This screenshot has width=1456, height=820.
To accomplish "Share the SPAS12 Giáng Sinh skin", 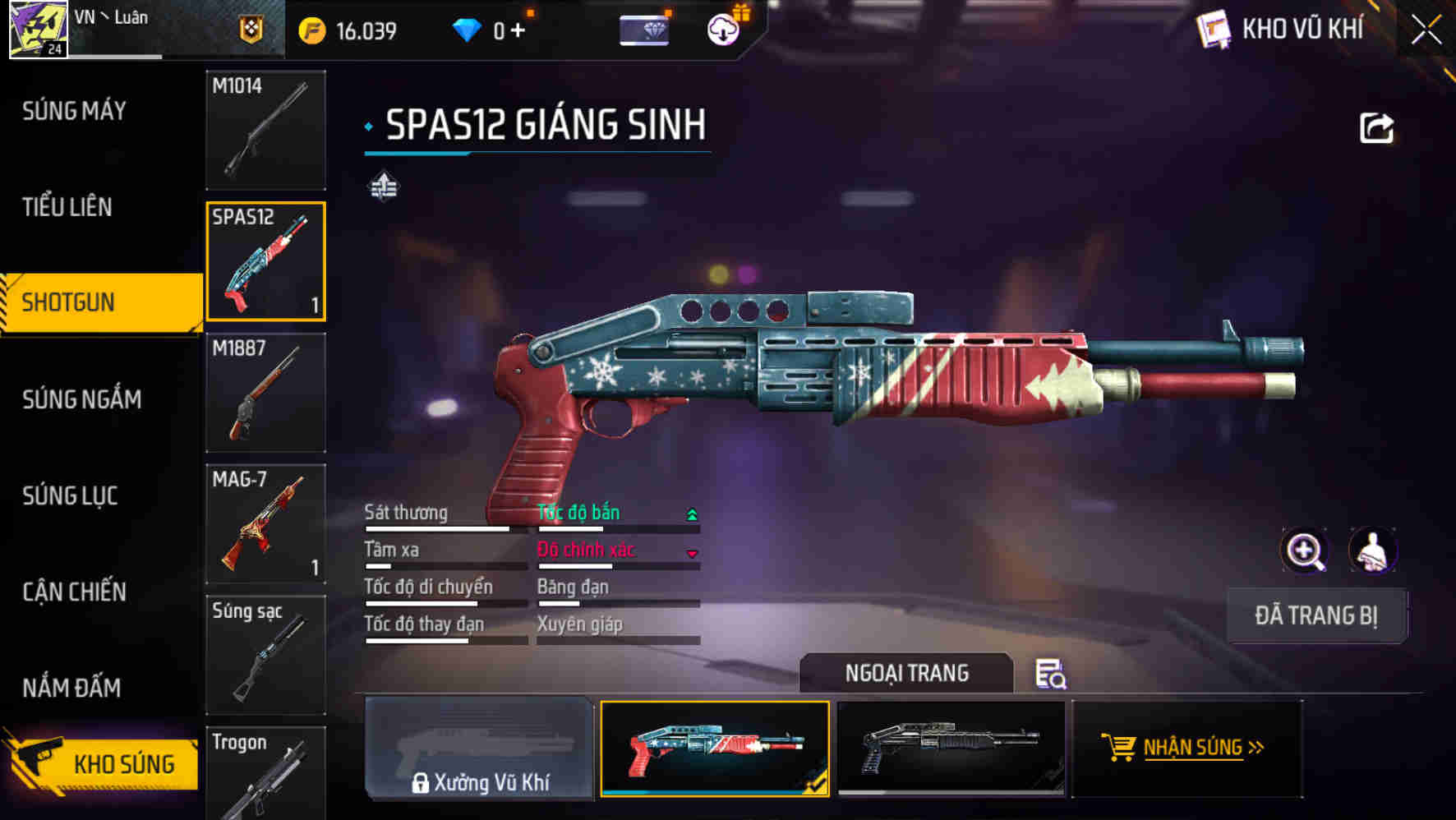I will pos(1376,128).
